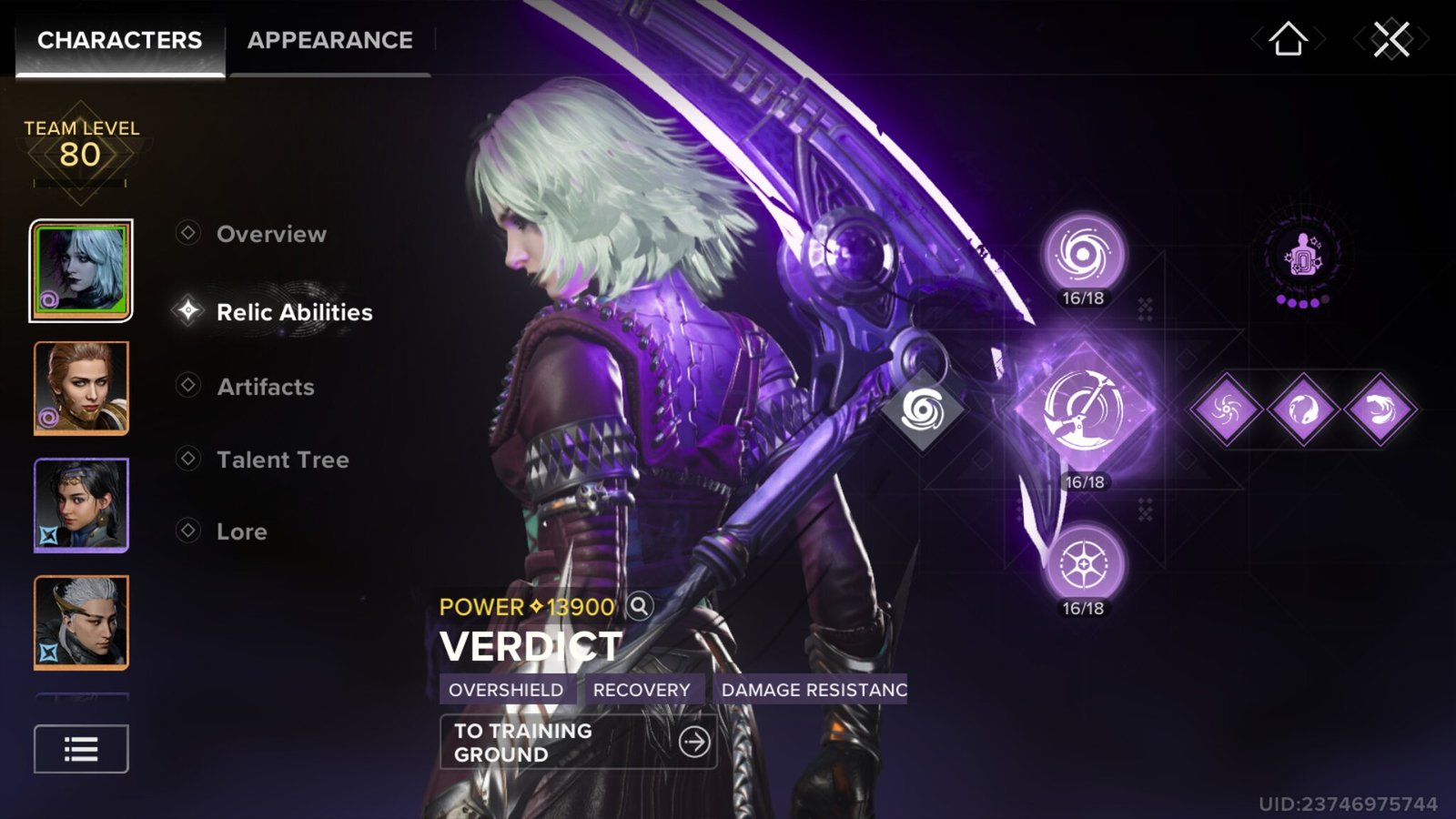
Task: Select the bottom compass wheel ability
Action: click(x=1083, y=565)
